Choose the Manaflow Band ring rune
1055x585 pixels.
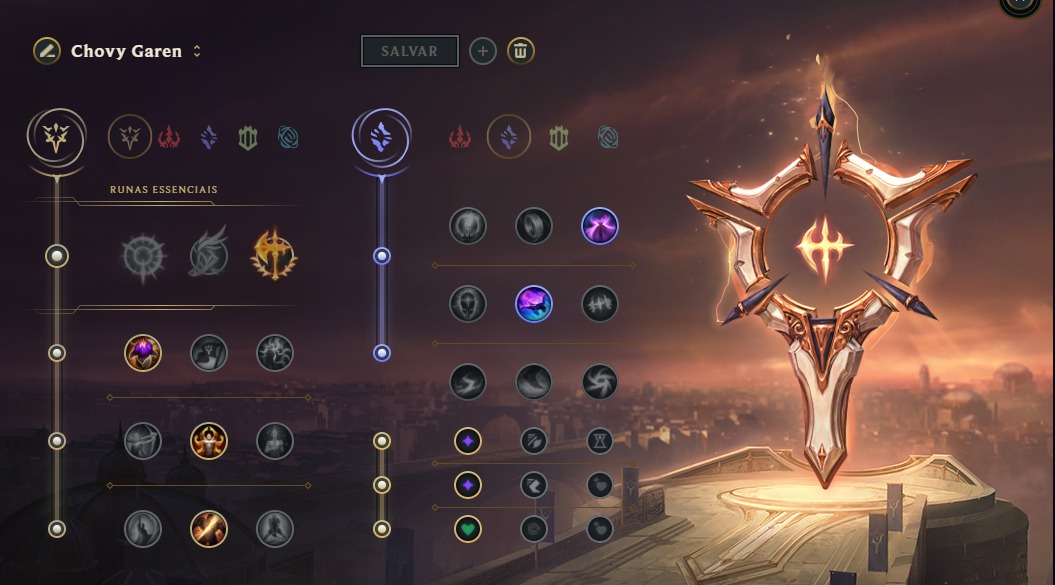tap(534, 226)
